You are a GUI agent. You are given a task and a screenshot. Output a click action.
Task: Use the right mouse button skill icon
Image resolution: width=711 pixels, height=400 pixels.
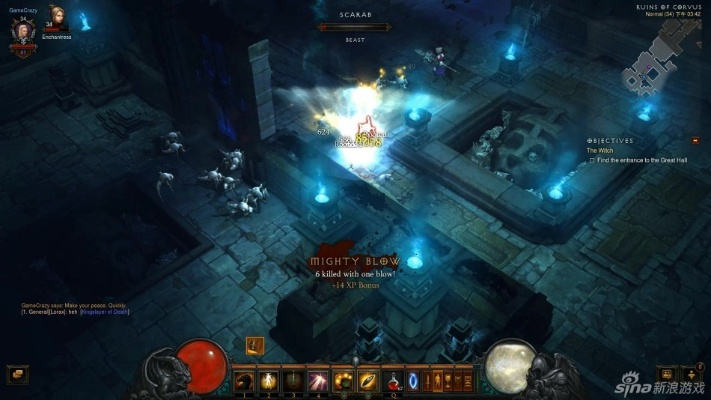pos(367,380)
